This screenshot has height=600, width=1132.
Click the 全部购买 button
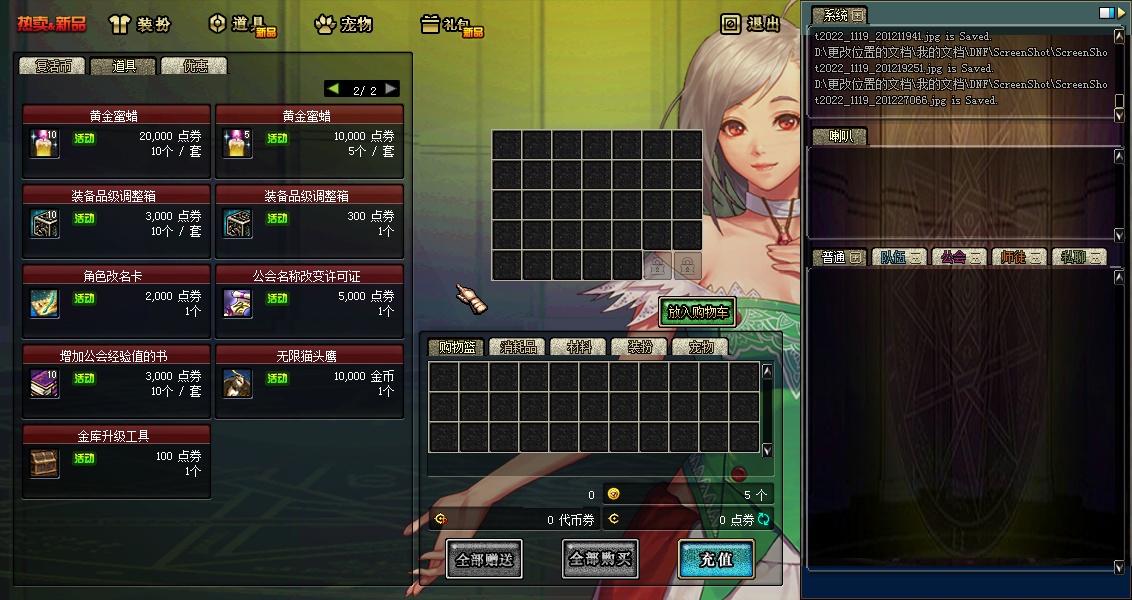click(599, 559)
